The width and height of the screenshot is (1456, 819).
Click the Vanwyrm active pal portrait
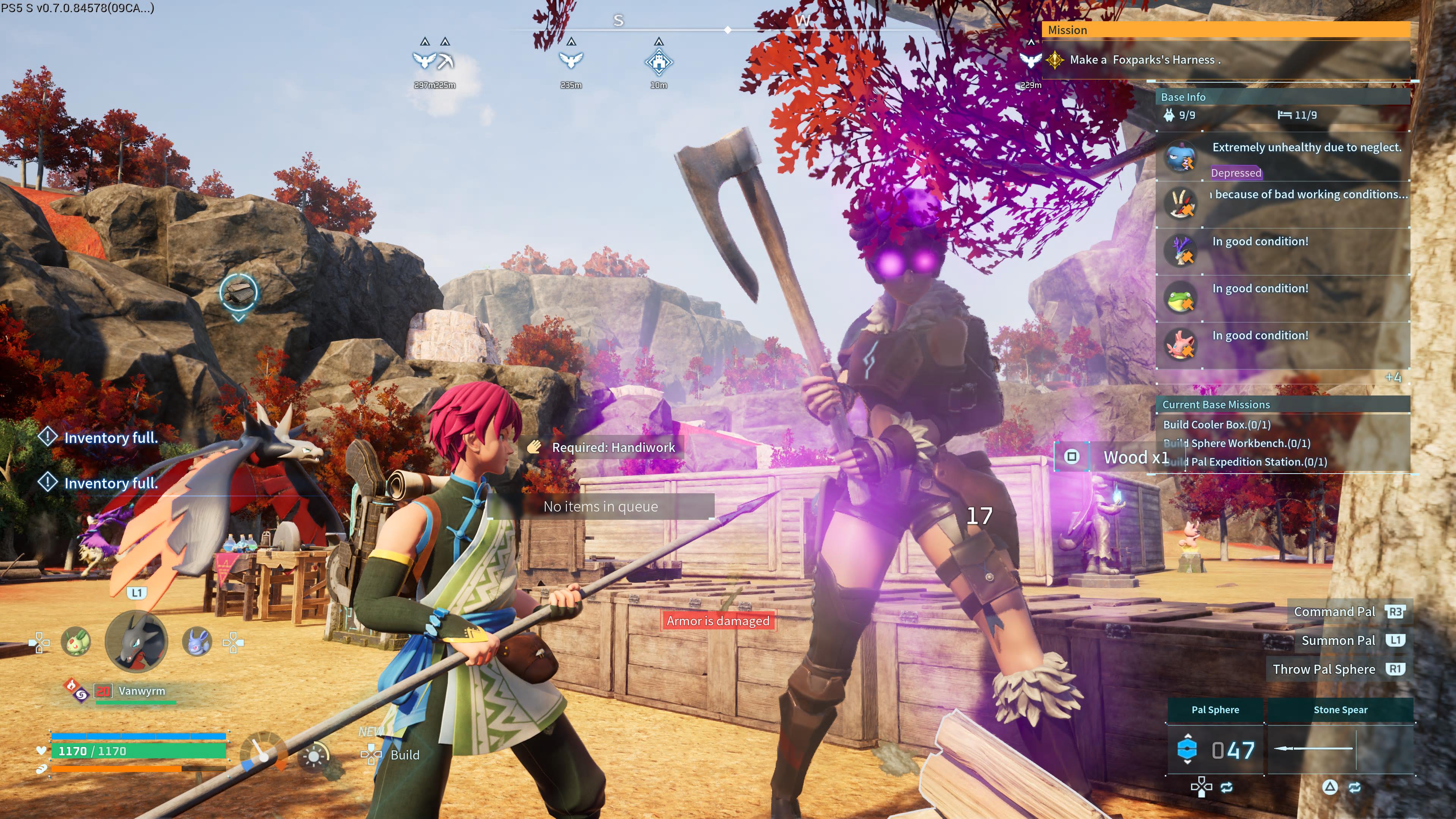tap(136, 641)
